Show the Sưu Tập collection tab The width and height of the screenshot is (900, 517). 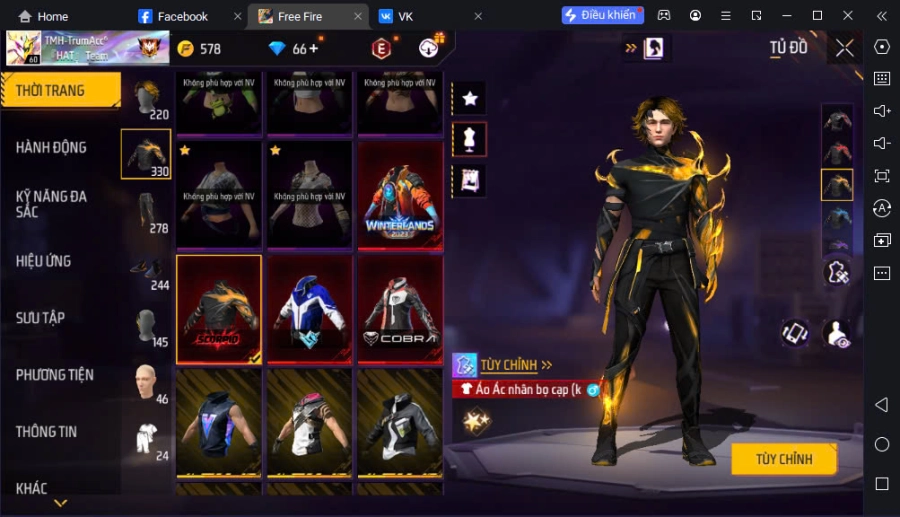pos(41,318)
